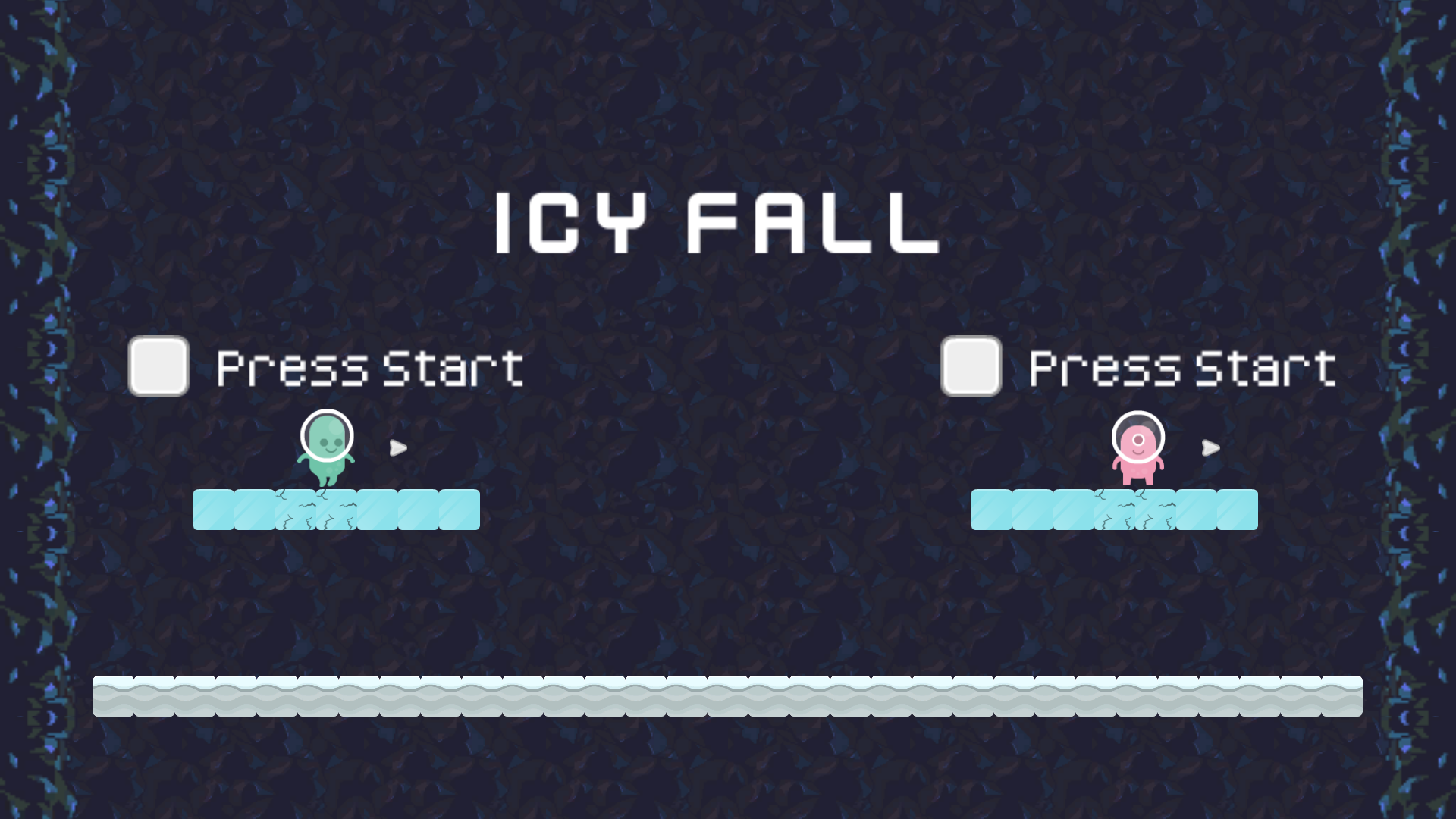This screenshot has width=1456, height=819.
Task: Expand green player's character selection arrow
Action: pyautogui.click(x=397, y=448)
